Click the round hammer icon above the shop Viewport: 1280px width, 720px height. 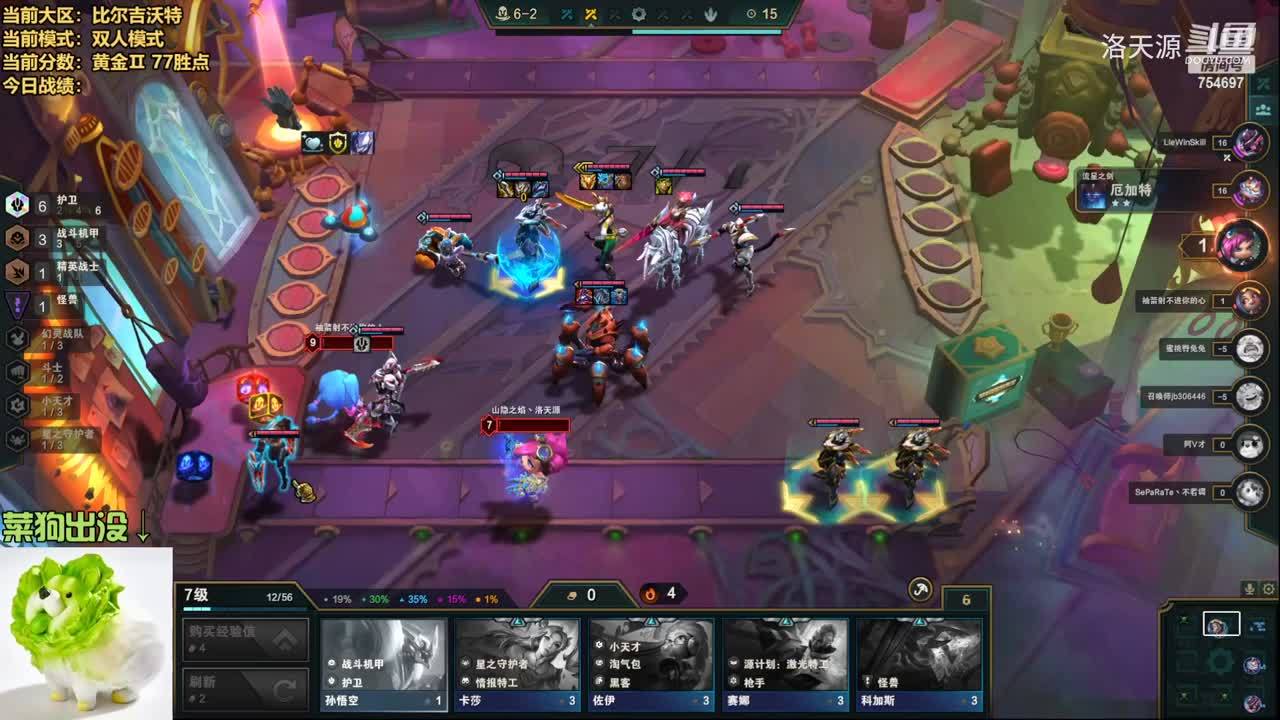tap(920, 590)
